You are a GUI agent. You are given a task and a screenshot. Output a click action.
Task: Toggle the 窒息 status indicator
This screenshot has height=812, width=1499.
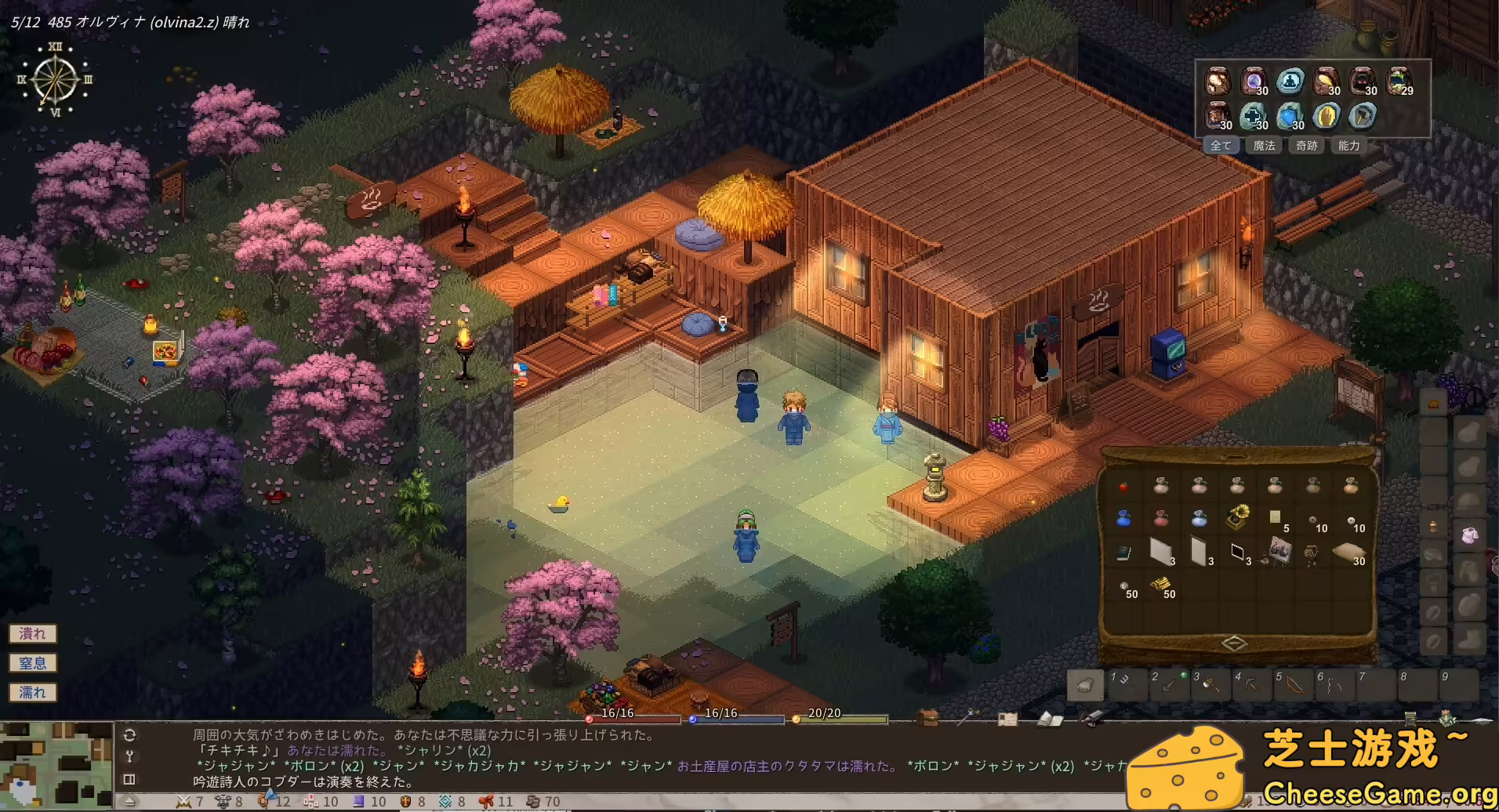(32, 662)
